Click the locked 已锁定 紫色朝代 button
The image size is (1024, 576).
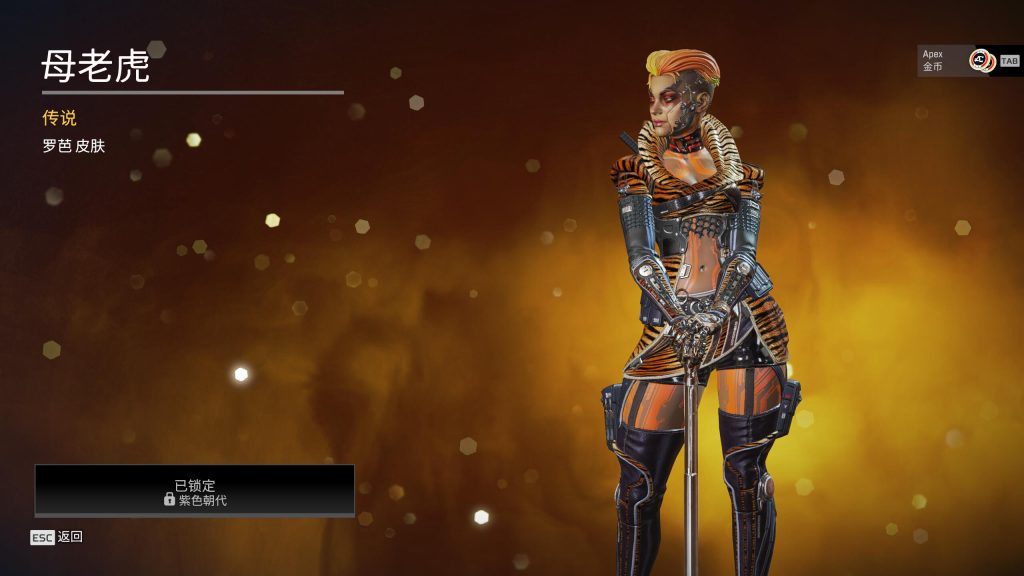195,491
